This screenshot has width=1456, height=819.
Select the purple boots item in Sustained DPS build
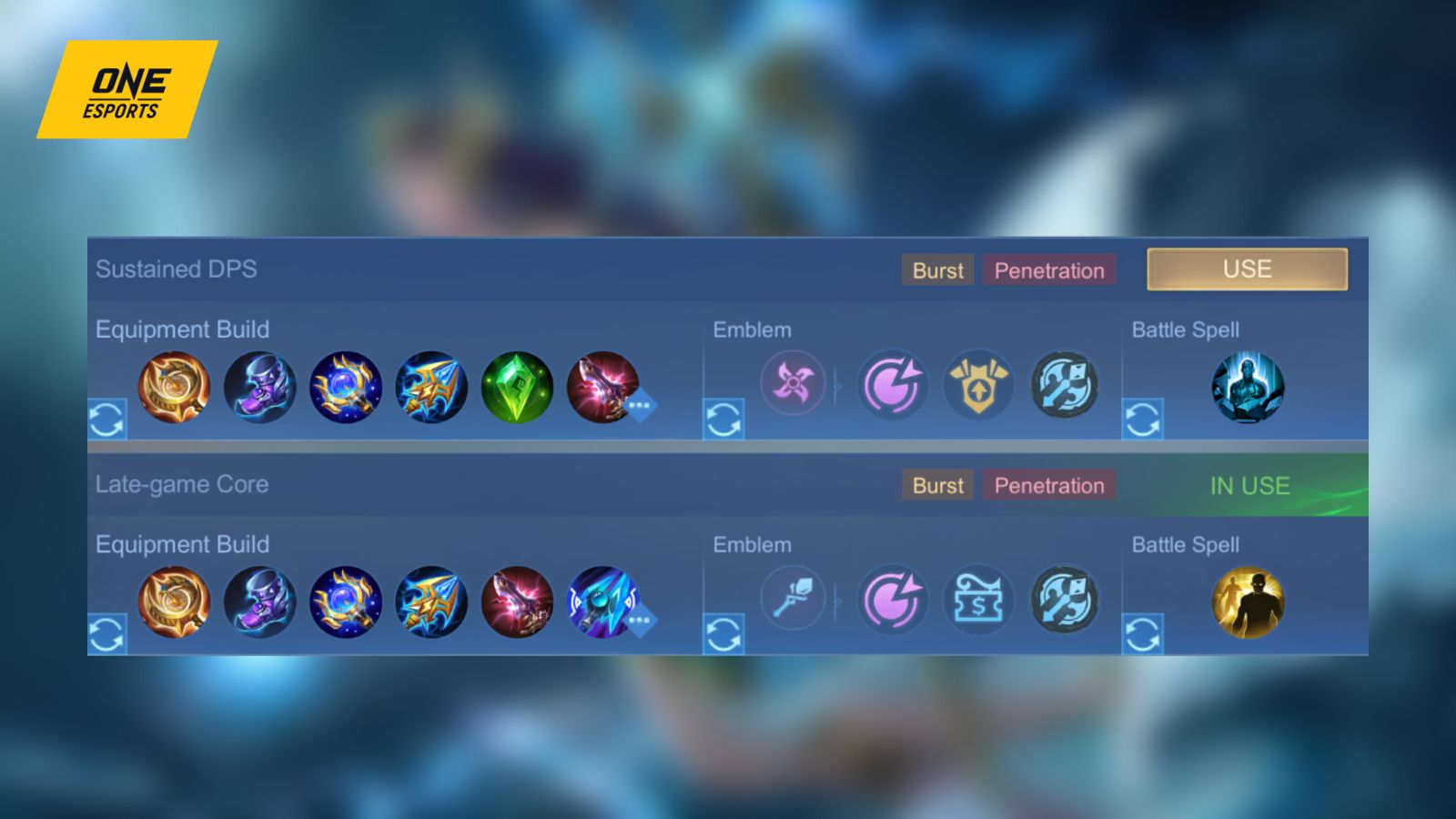259,387
